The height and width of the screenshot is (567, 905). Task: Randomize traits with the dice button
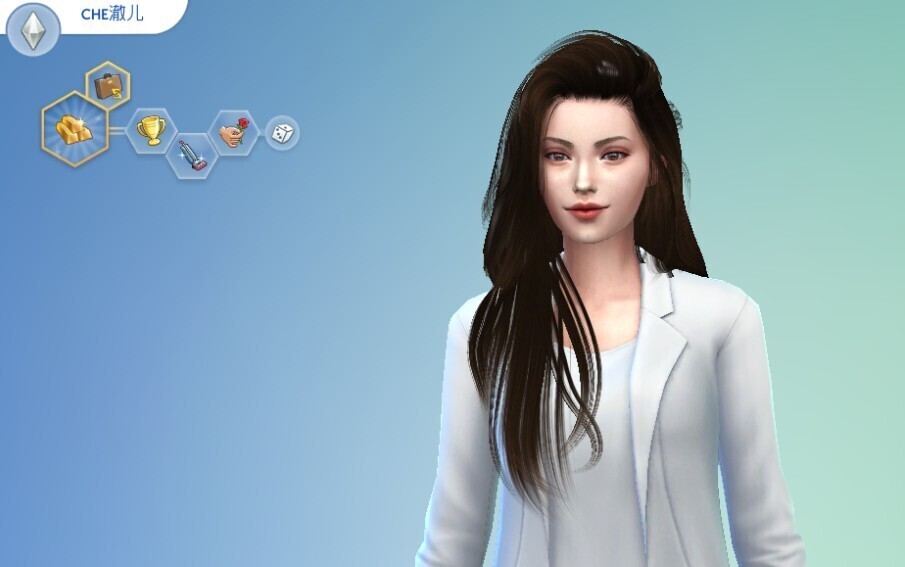(282, 132)
